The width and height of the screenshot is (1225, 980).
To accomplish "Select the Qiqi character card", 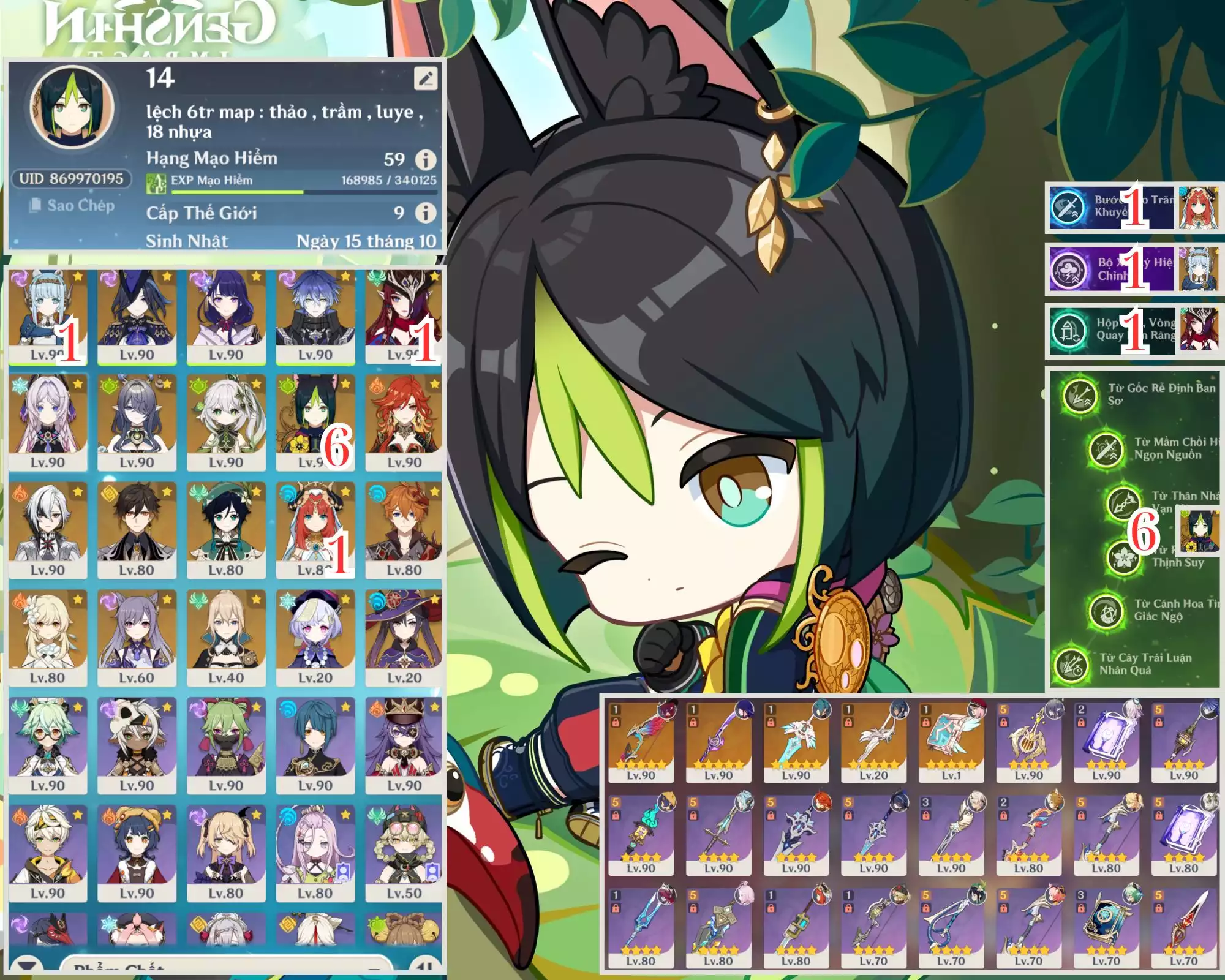I will tap(314, 638).
